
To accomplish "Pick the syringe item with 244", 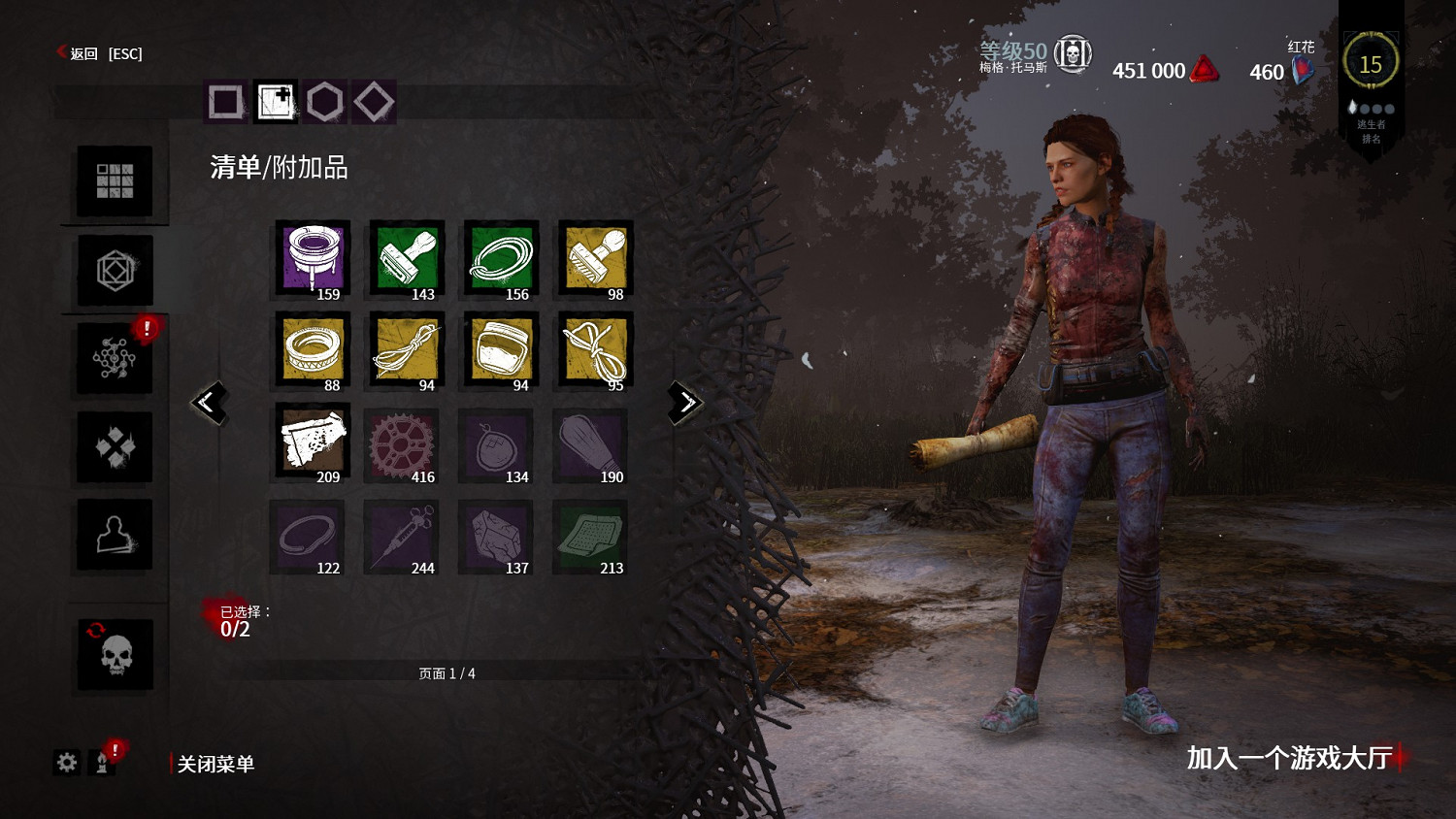I will click(x=402, y=536).
